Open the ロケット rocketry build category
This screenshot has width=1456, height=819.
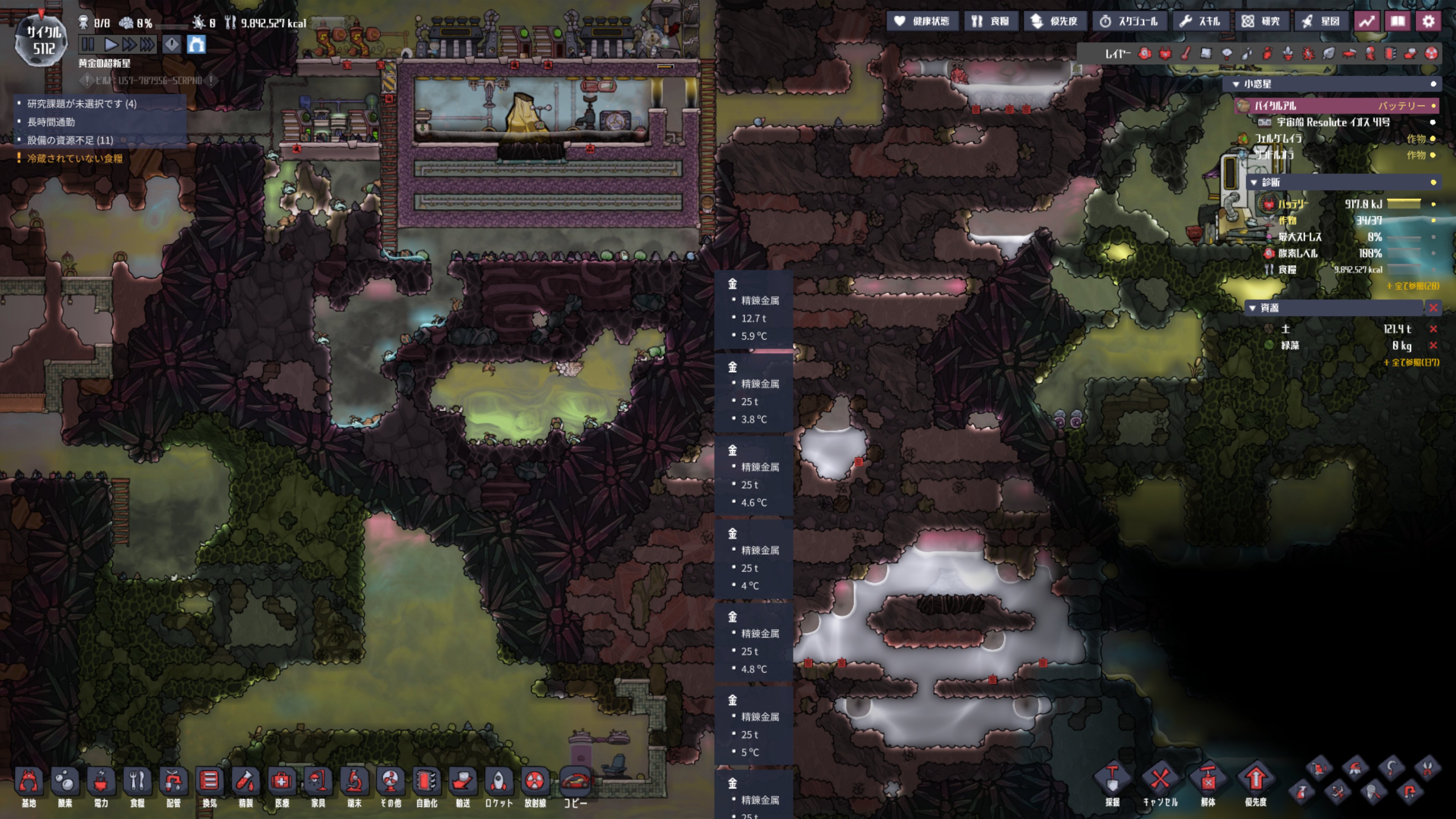pyautogui.click(x=499, y=786)
